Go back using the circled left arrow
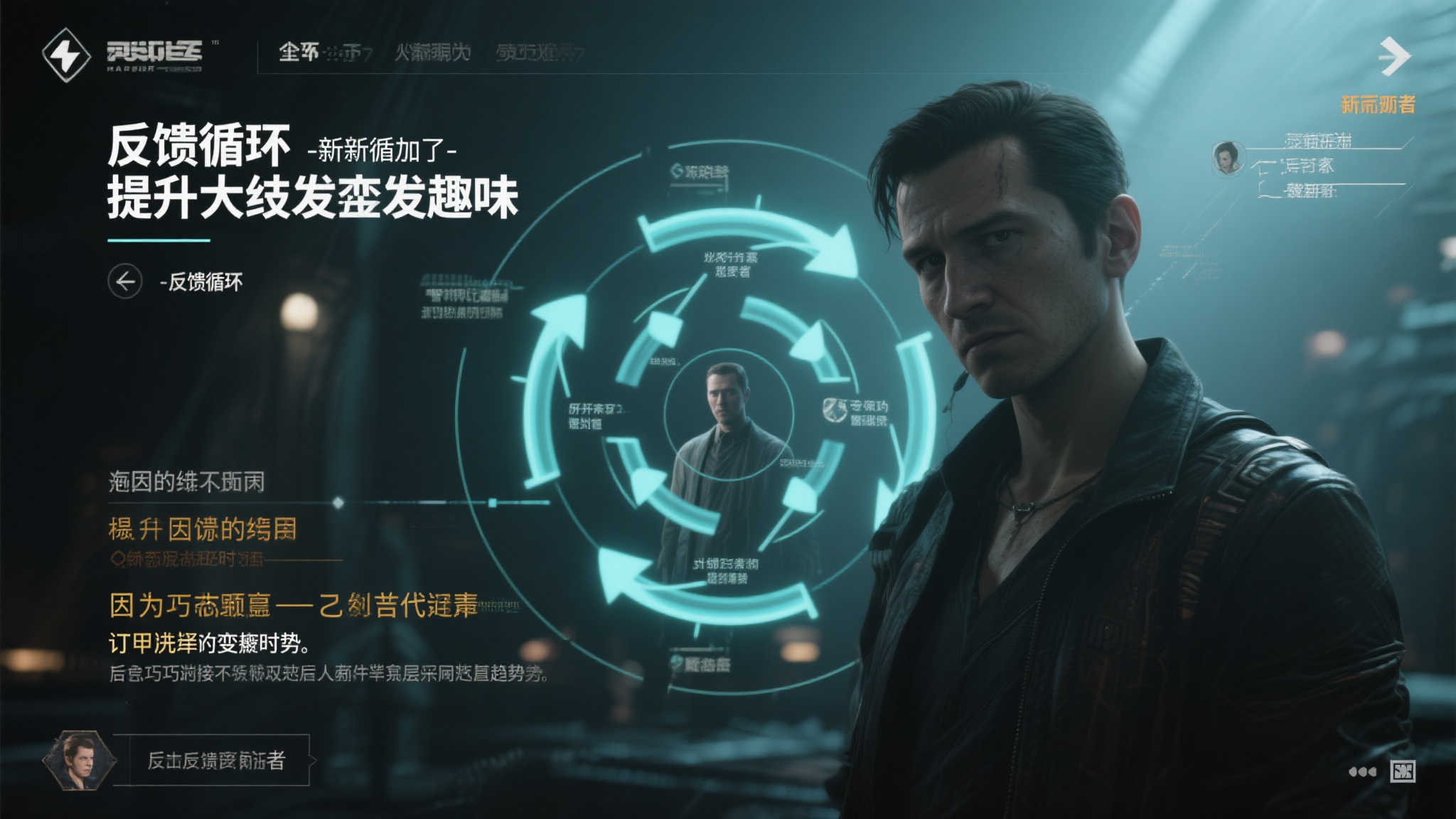Screen dimensions: 1456x819 125,282
